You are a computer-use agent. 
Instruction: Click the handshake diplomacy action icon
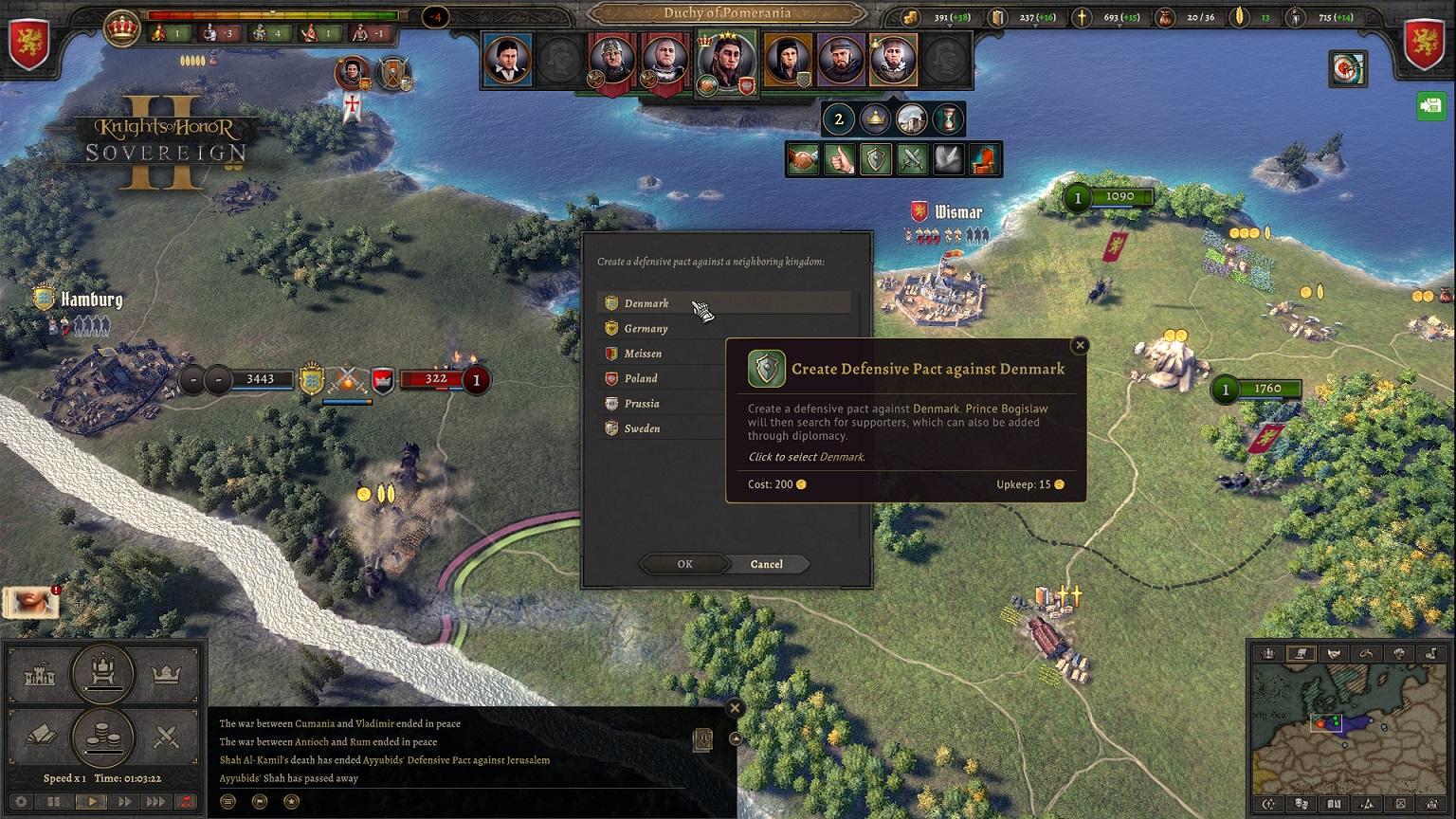click(x=803, y=160)
